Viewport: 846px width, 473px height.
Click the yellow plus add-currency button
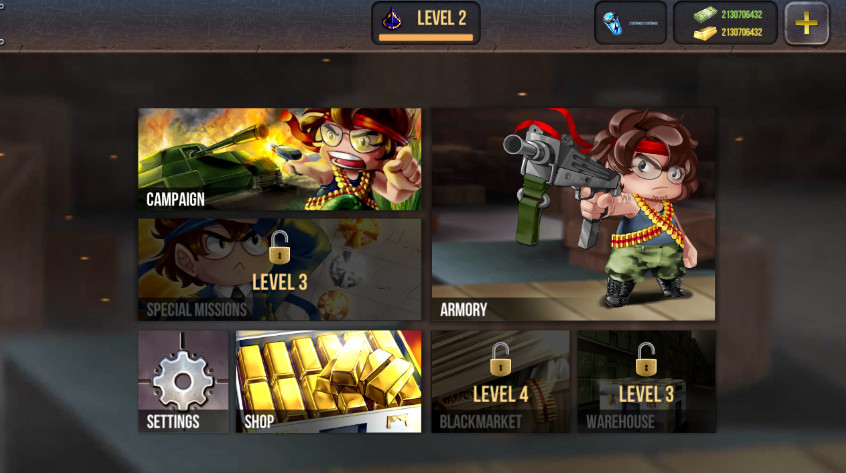[806, 24]
